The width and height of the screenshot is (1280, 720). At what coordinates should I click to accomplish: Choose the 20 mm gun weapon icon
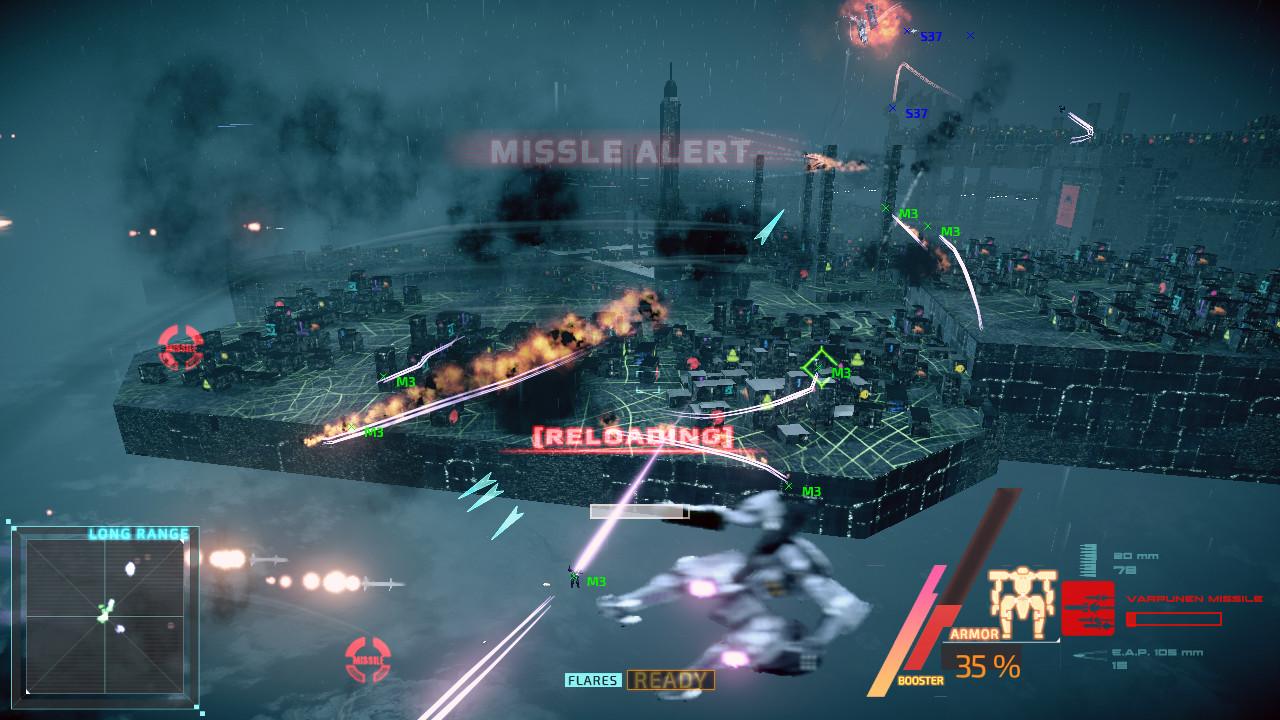tap(1089, 559)
